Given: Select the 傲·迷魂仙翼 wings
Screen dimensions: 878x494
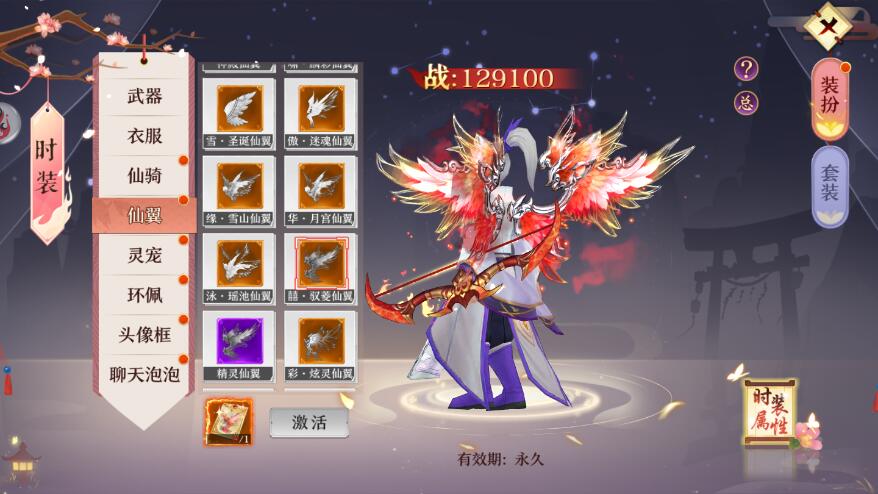Looking at the screenshot, I should point(320,109).
